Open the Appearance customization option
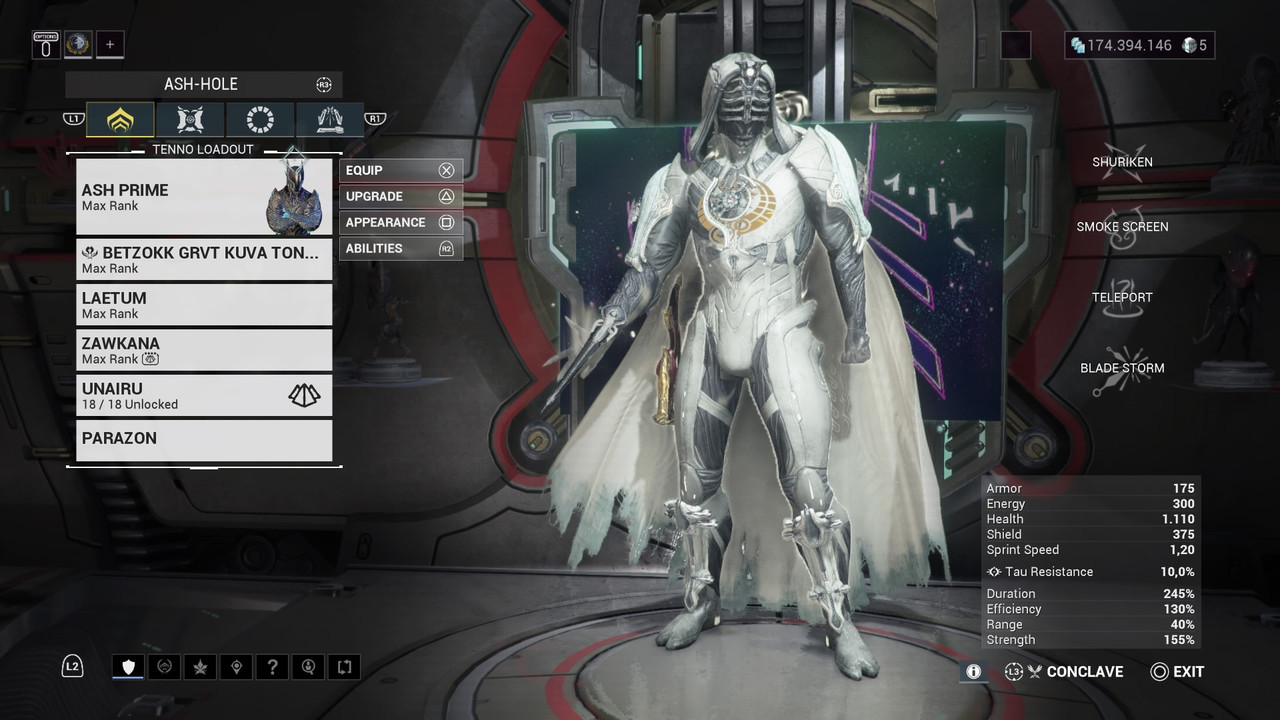1280x720 pixels. pos(400,223)
